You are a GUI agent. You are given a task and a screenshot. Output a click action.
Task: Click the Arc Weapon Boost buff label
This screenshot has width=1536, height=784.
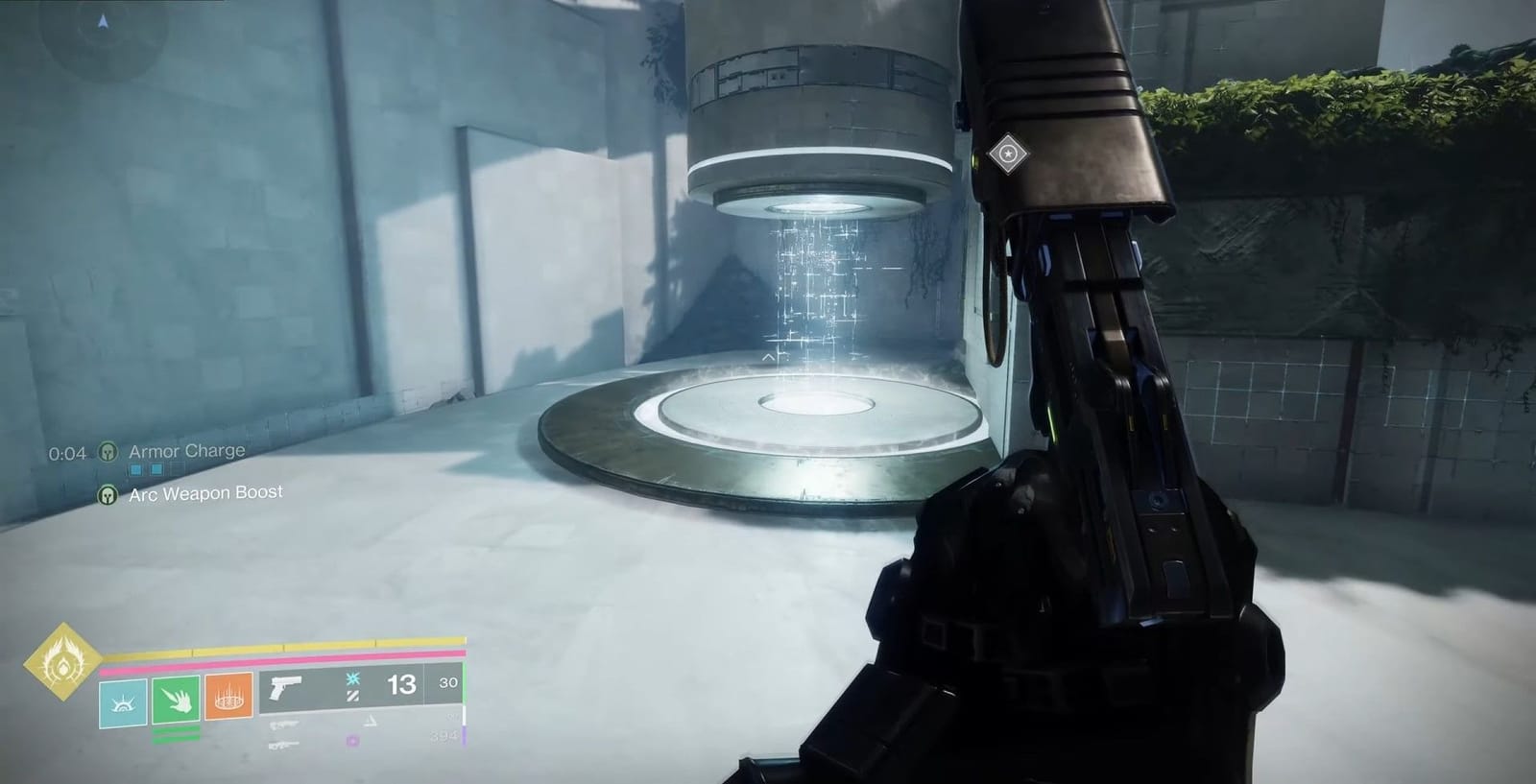click(206, 495)
